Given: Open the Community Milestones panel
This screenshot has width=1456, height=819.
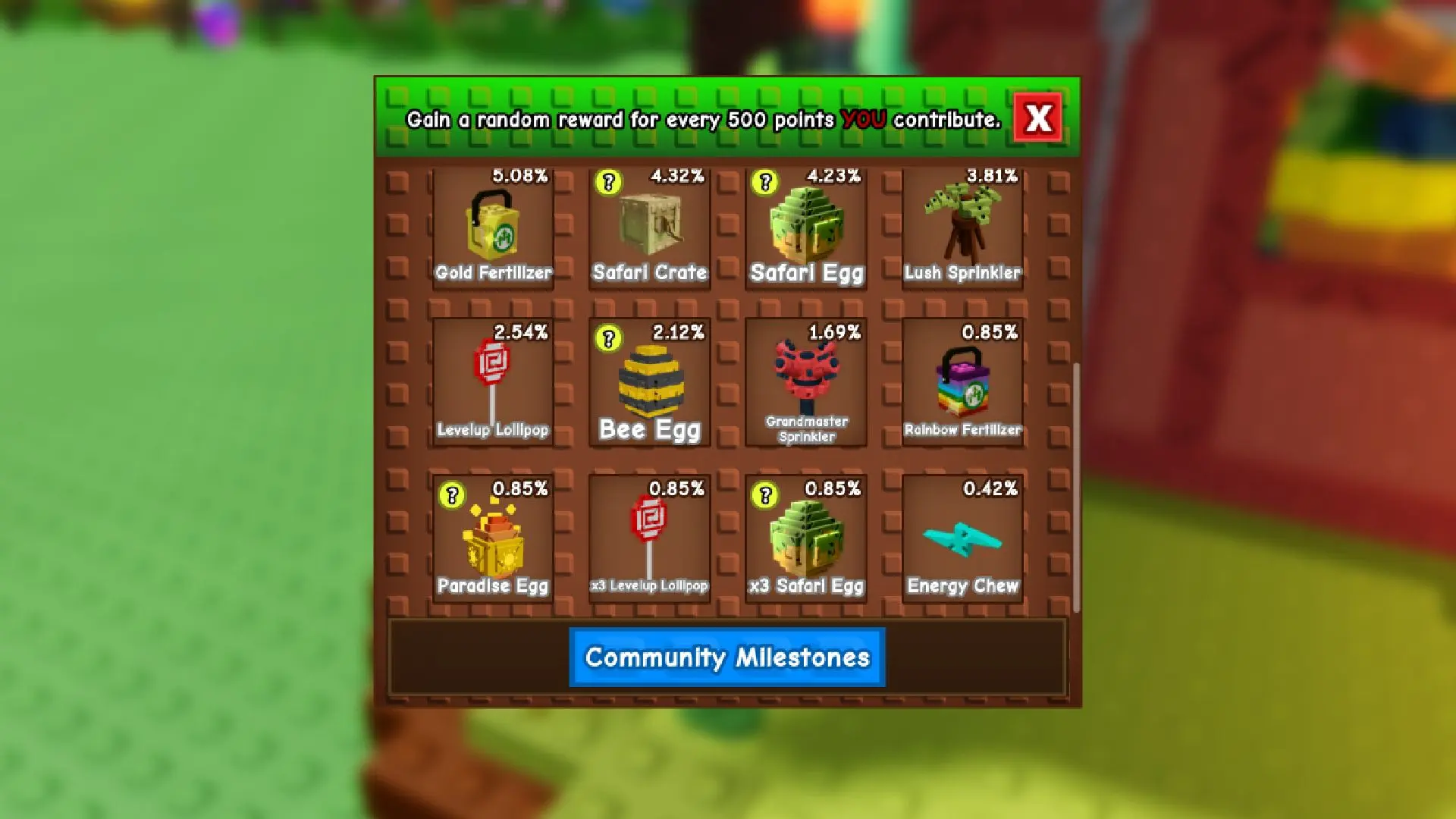Looking at the screenshot, I should (x=726, y=657).
